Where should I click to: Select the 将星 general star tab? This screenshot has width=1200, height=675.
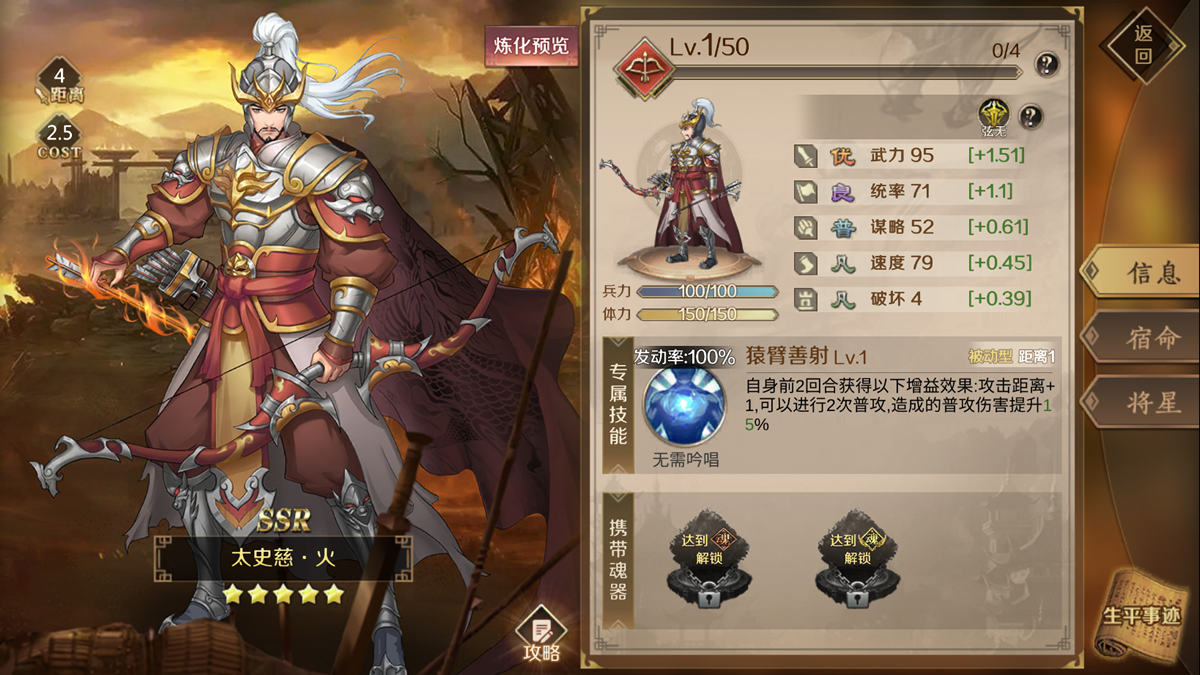coord(1141,402)
